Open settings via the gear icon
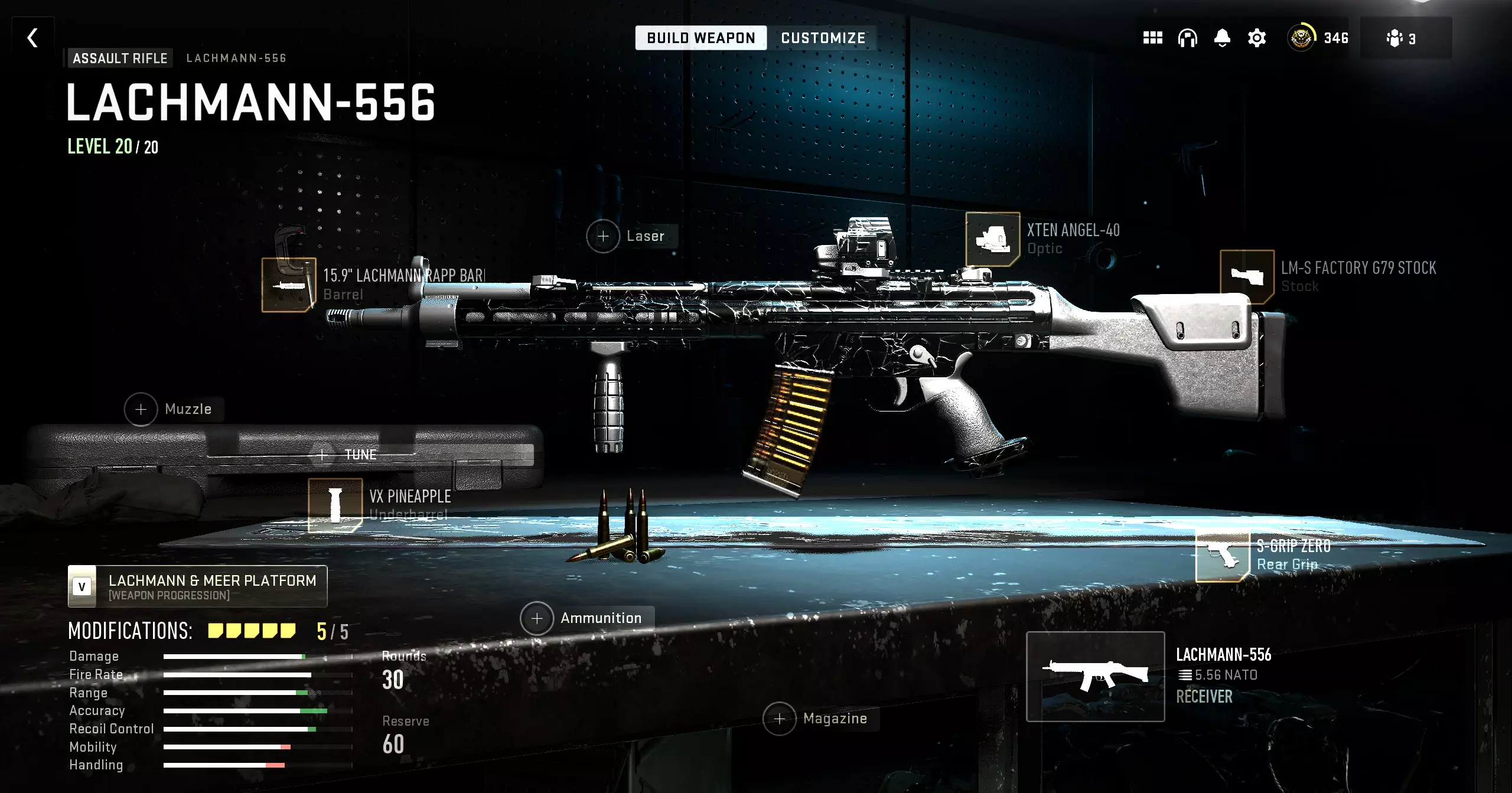Viewport: 1512px width, 793px height. tap(1257, 38)
